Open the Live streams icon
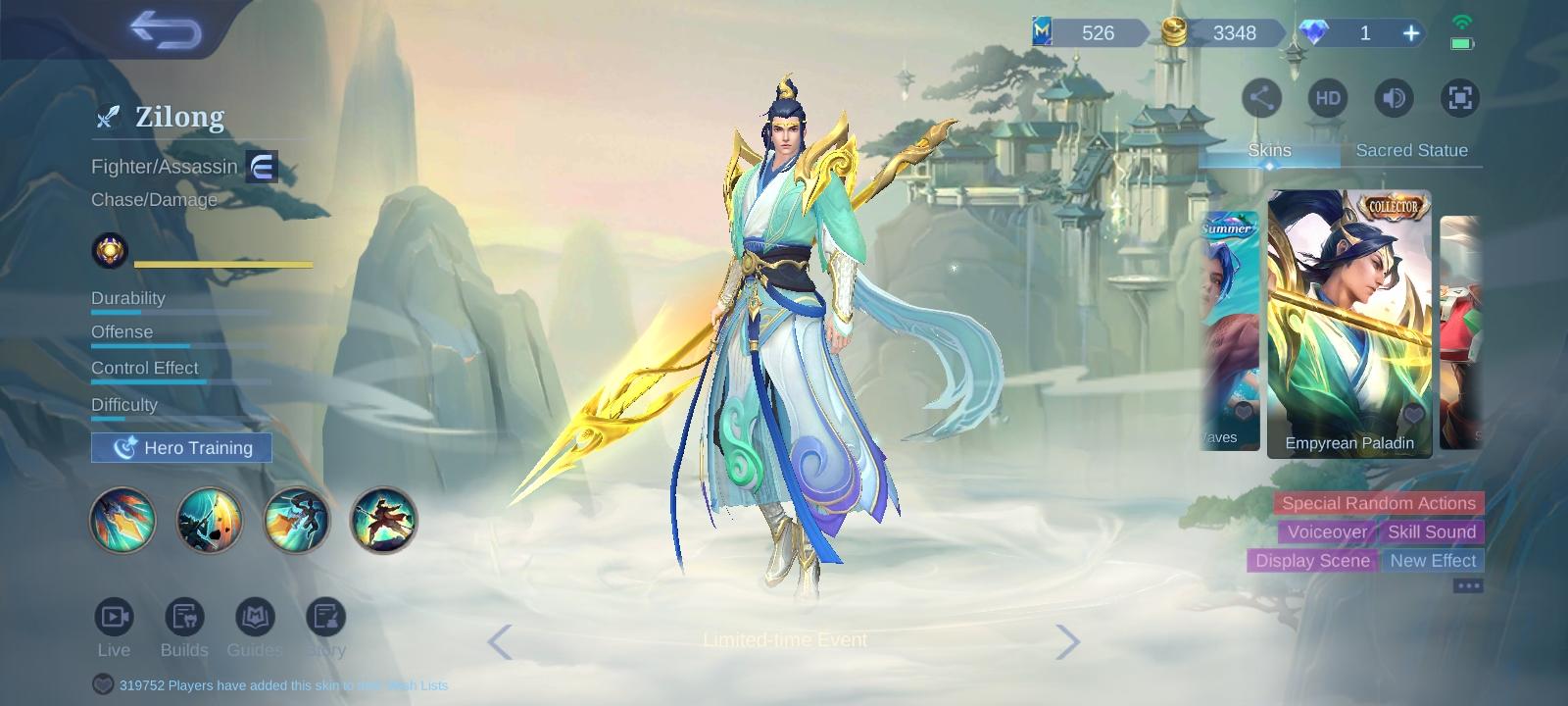The height and width of the screenshot is (706, 1568). click(x=114, y=618)
